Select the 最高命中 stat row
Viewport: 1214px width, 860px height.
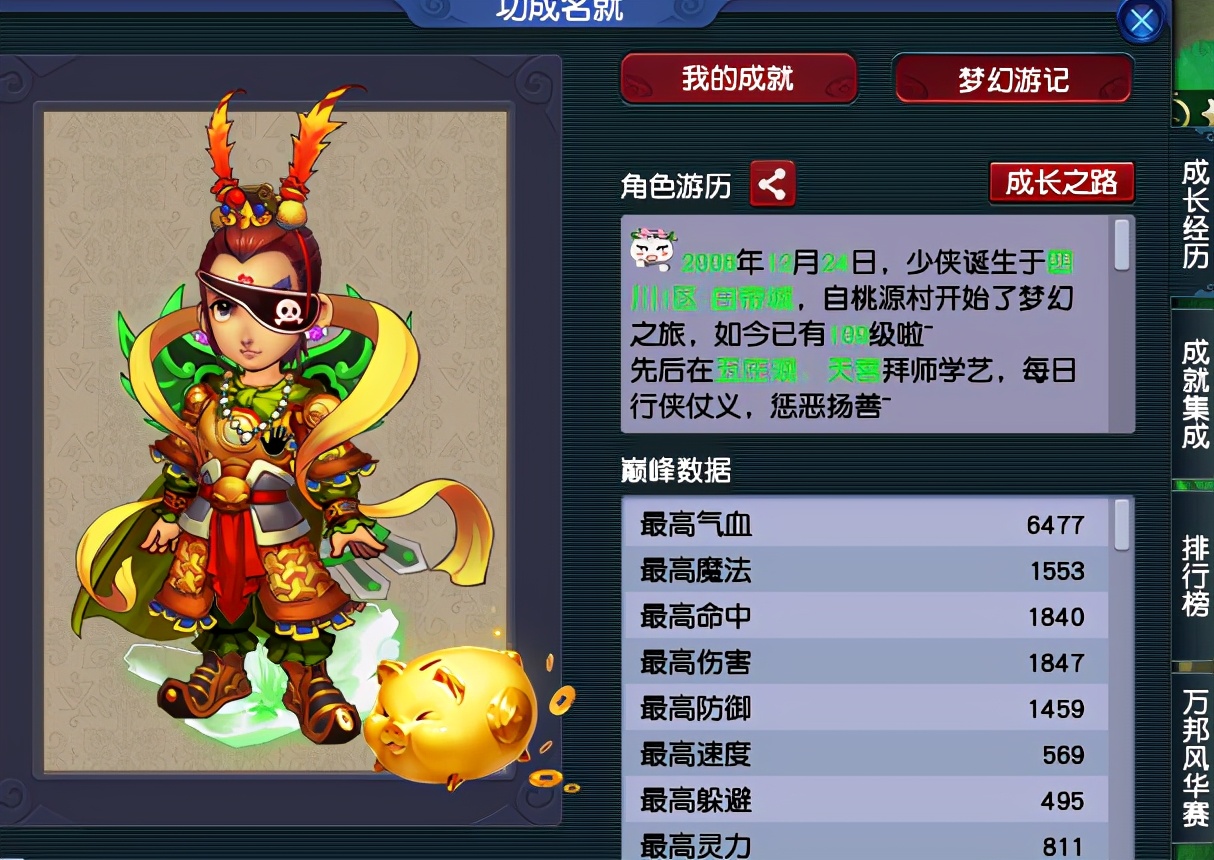coord(865,617)
